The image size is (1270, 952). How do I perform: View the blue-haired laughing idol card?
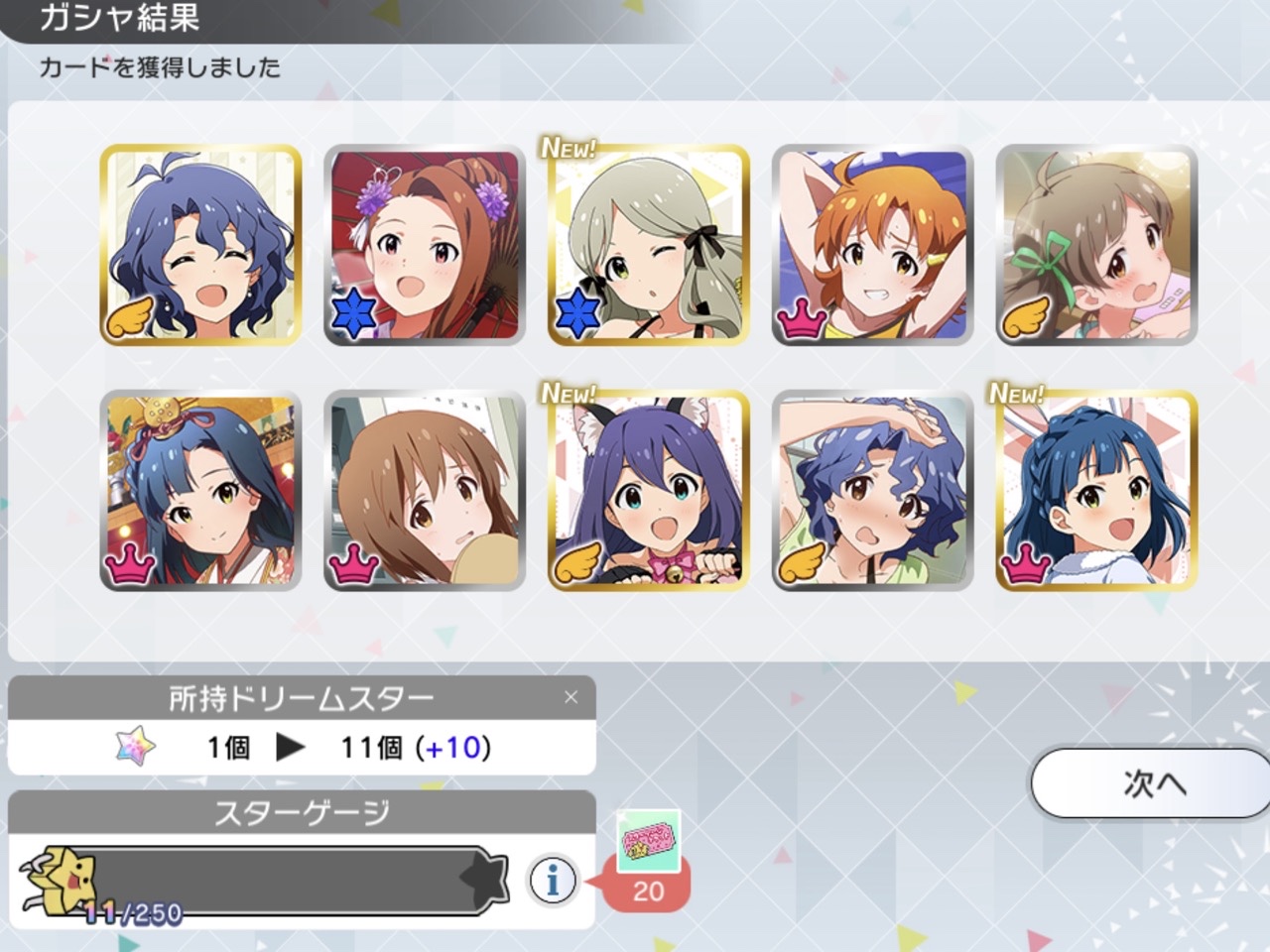[x=200, y=245]
